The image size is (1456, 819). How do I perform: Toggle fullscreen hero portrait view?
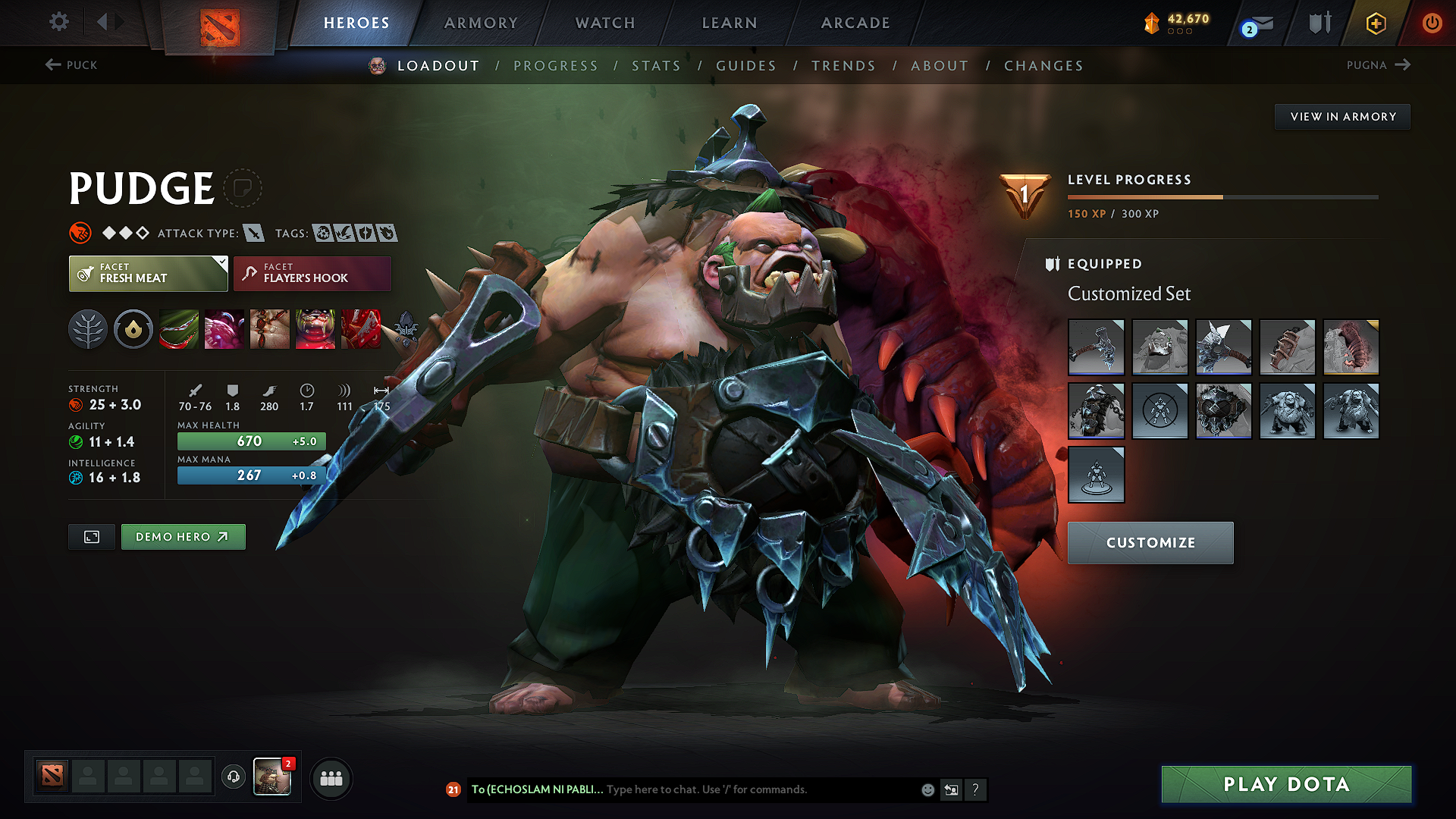91,536
